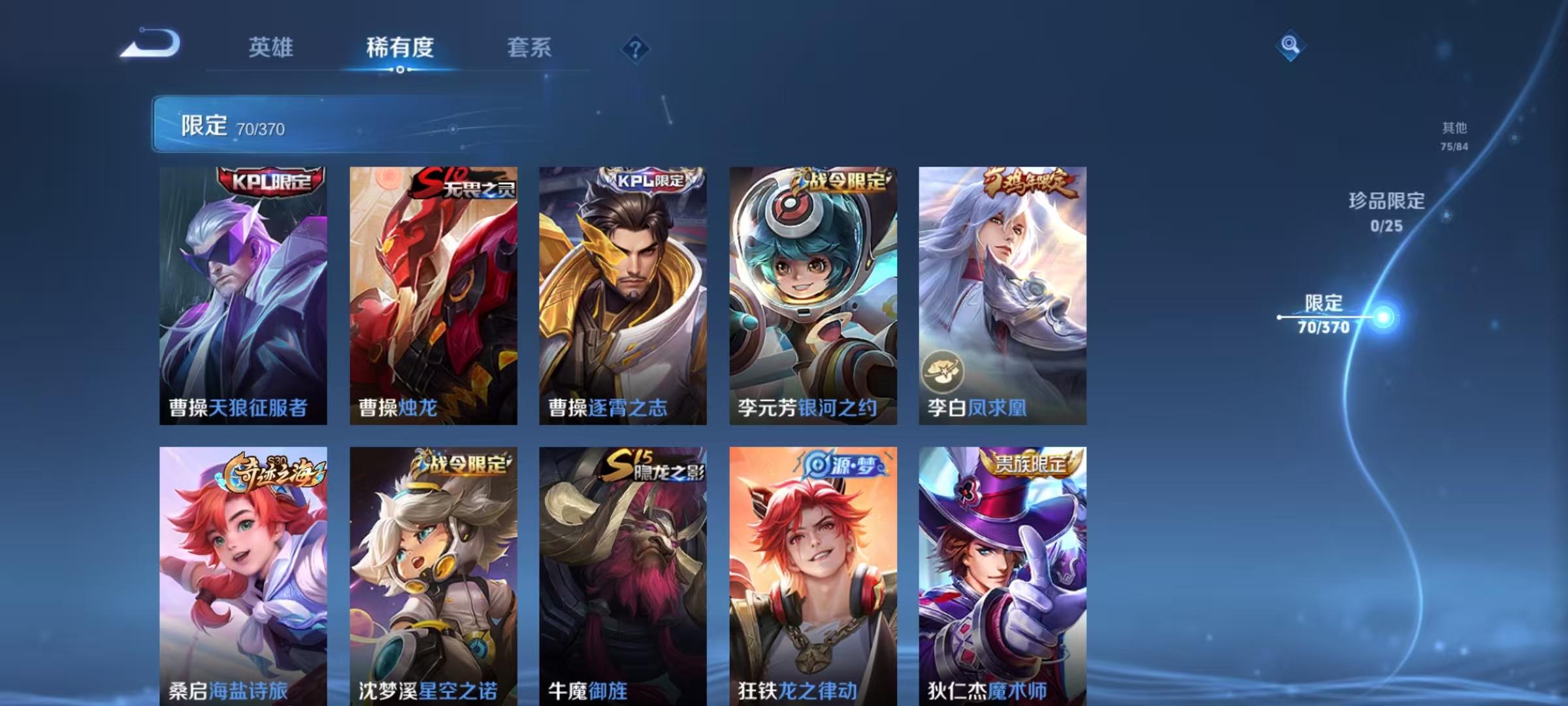Switch to the 英雄 tab
Image resolution: width=1568 pixels, height=706 pixels.
(x=271, y=48)
